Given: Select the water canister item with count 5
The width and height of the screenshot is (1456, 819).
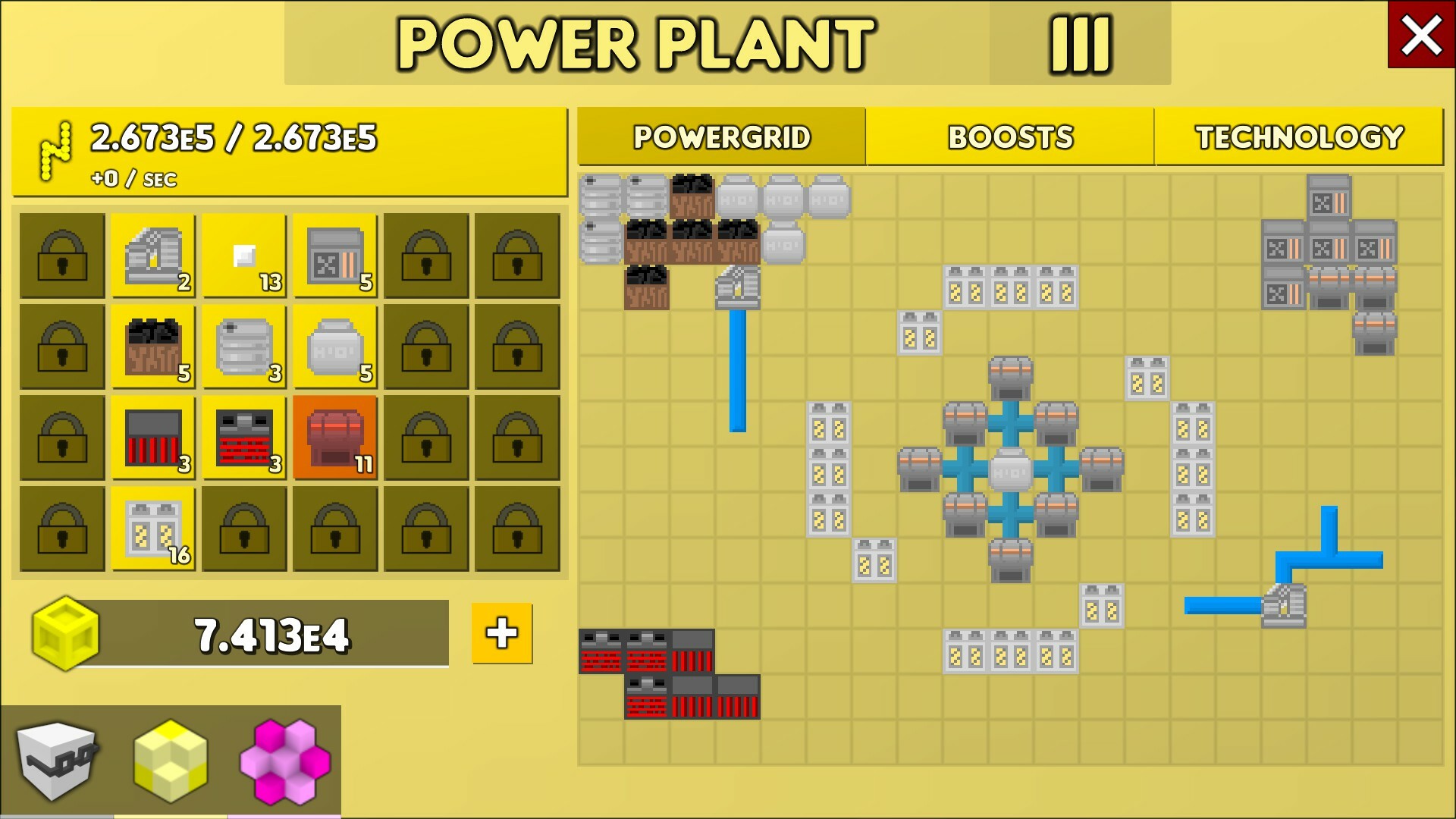Looking at the screenshot, I should coord(335,347).
